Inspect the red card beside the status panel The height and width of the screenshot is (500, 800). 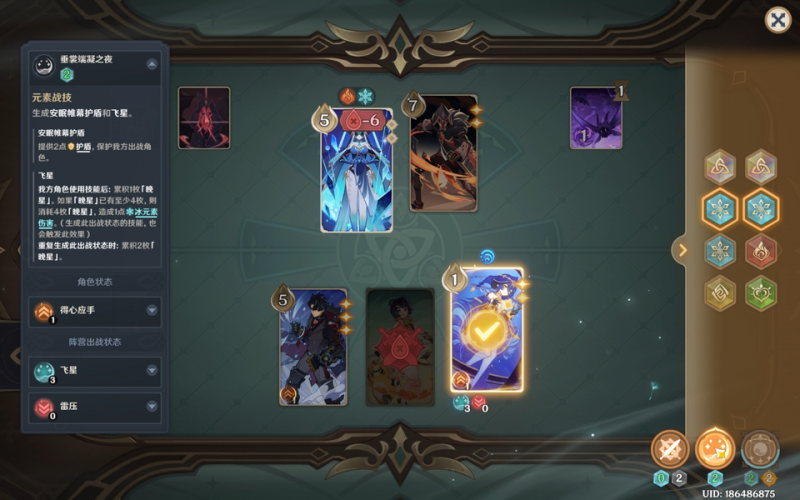[x=204, y=118]
